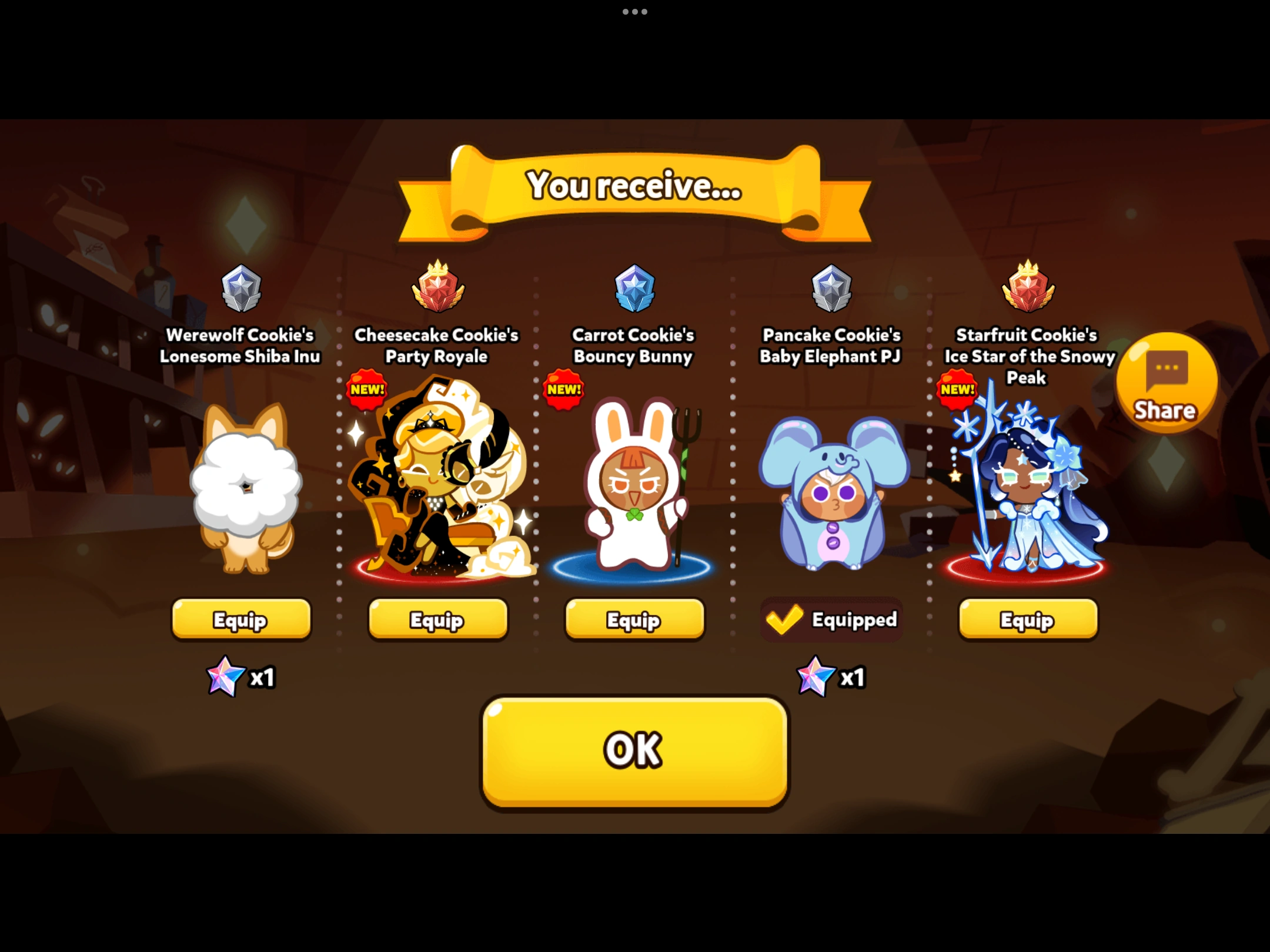Click the NEW! badge on Starfruit Cookie's Ice Star costume
The height and width of the screenshot is (952, 1270).
(x=957, y=390)
